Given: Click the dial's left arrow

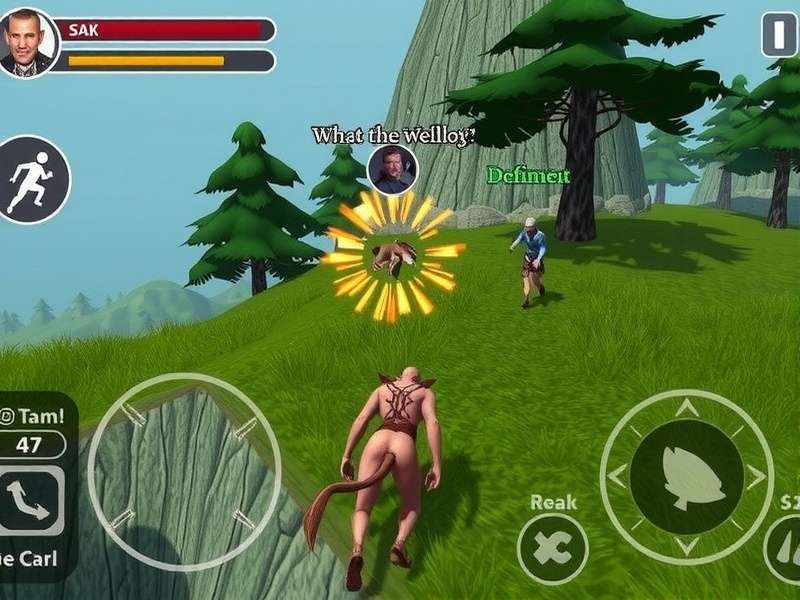Looking at the screenshot, I should (616, 477).
